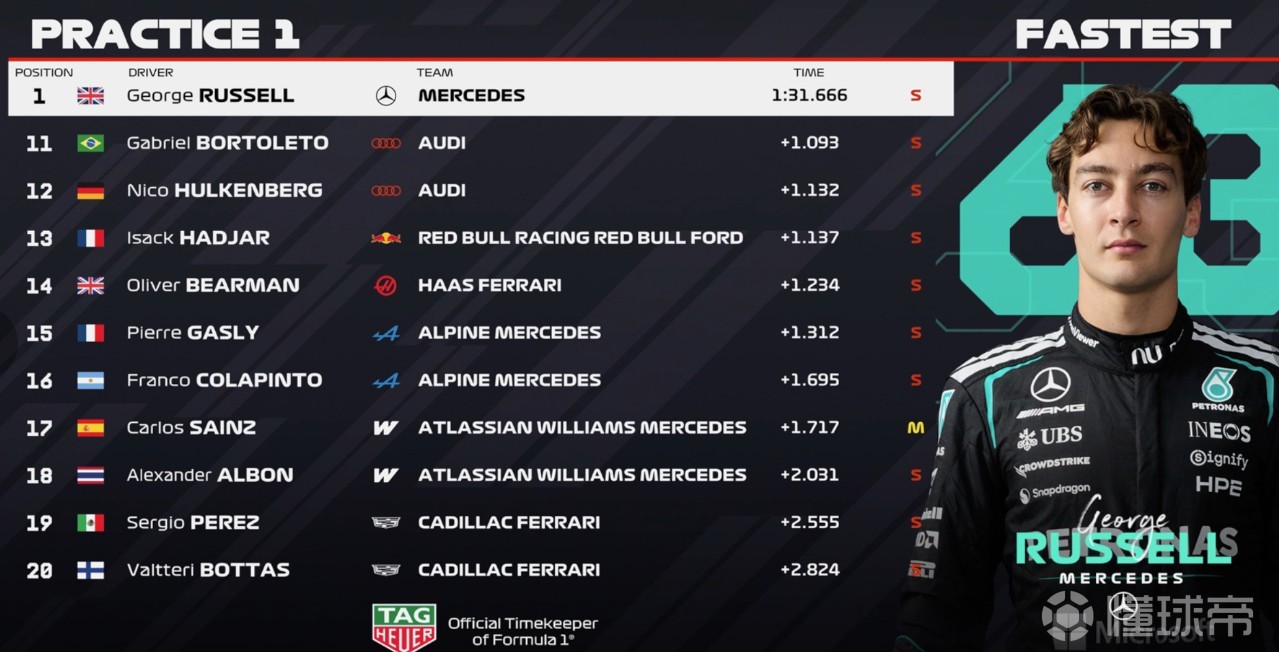Choose Franco Colapinto's row
Image resolution: width=1279 pixels, height=652 pixels.
pos(480,380)
